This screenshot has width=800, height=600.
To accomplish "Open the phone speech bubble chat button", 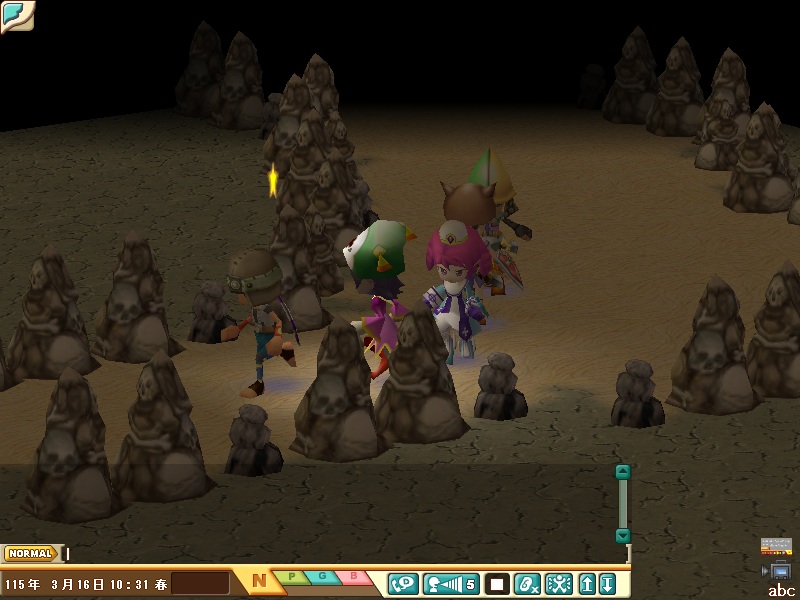I will tap(403, 583).
